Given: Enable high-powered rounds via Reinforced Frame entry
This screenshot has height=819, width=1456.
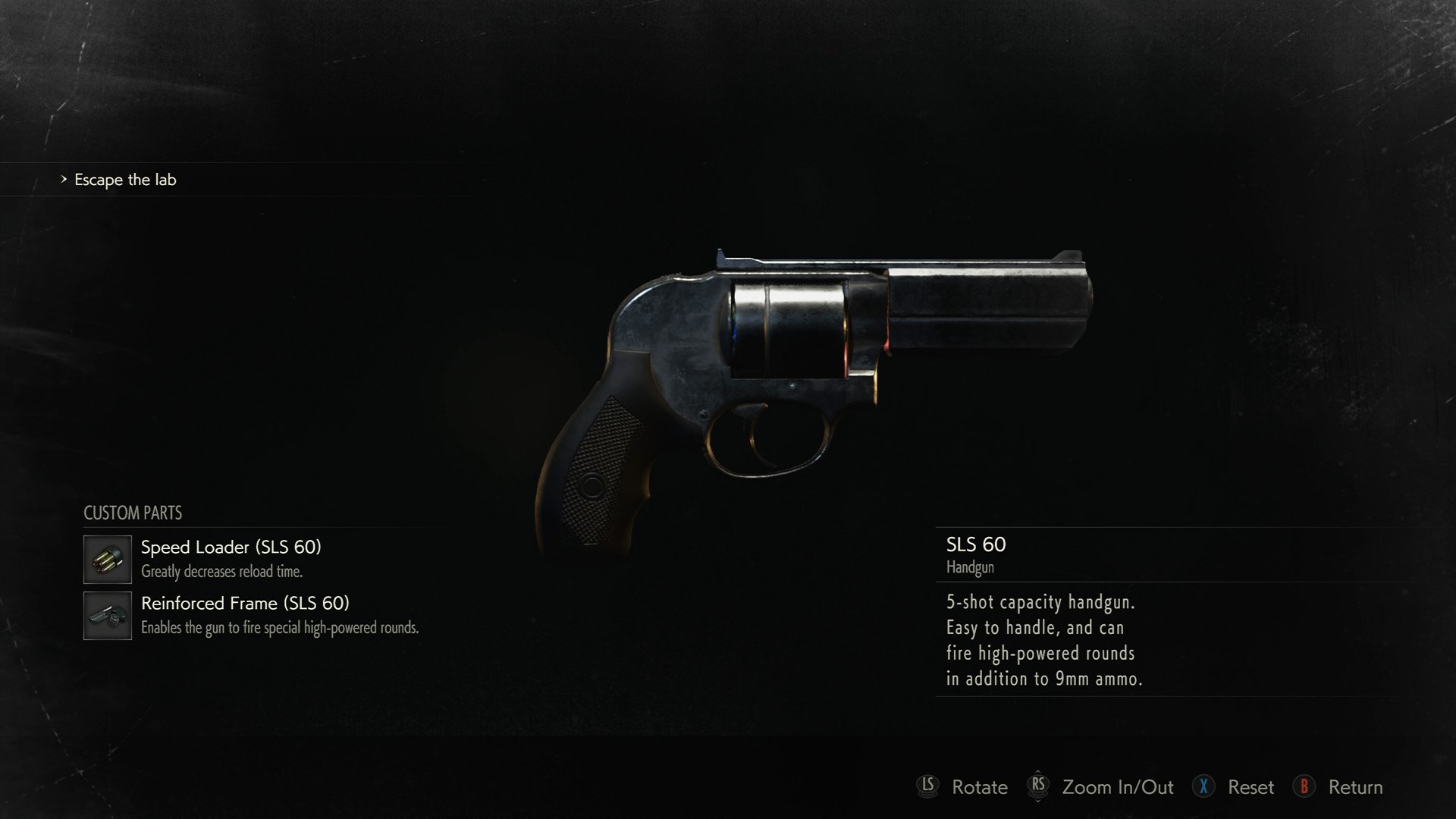Looking at the screenshot, I should 246,604.
